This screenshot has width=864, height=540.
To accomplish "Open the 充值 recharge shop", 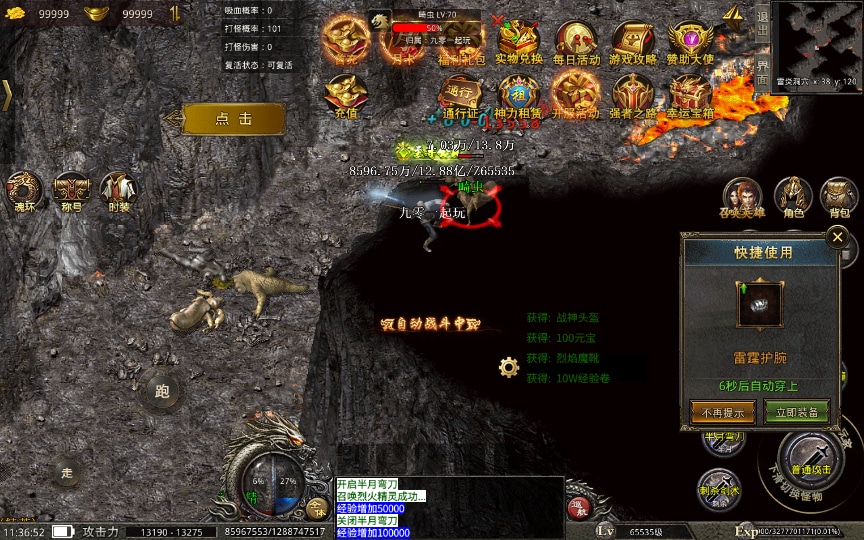I will tap(346, 96).
